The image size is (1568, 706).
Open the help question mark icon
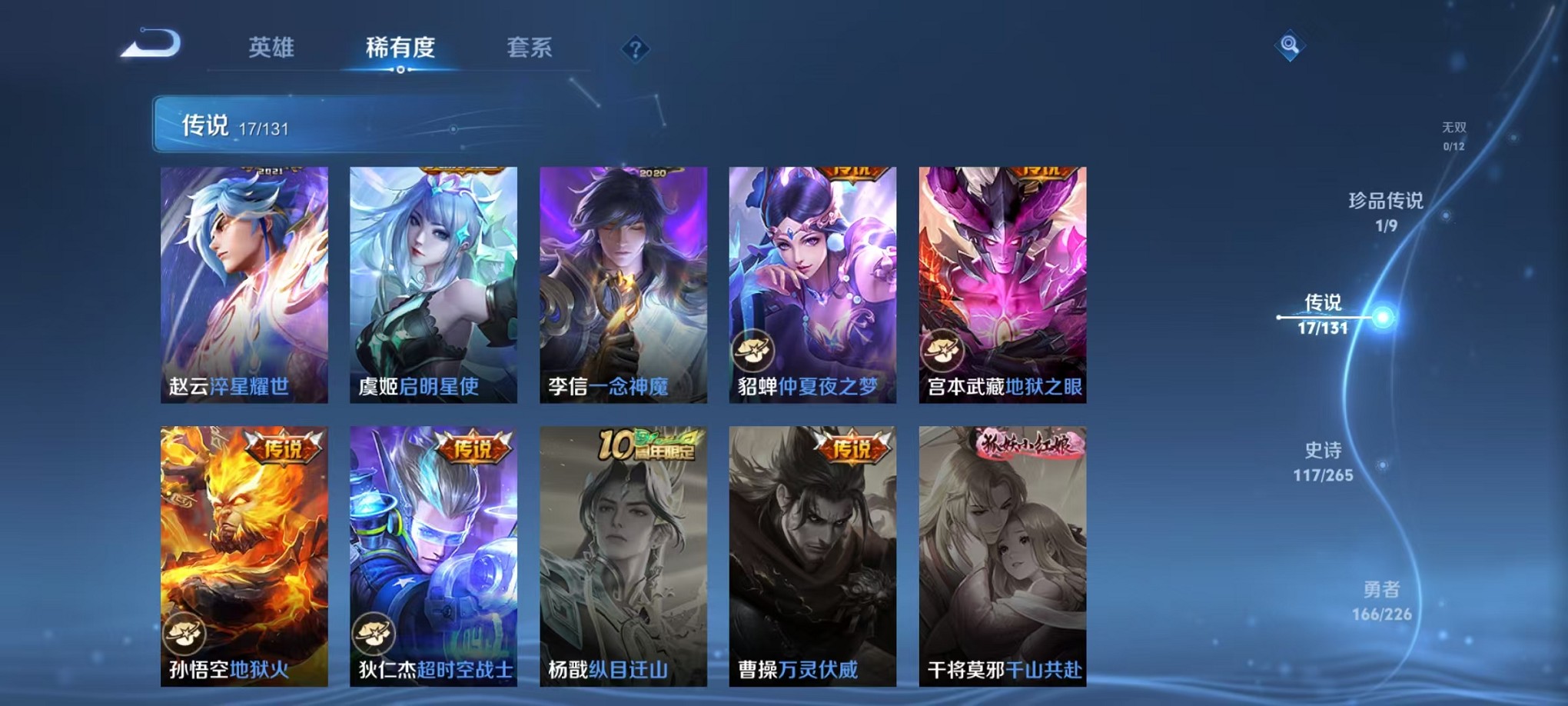click(635, 48)
